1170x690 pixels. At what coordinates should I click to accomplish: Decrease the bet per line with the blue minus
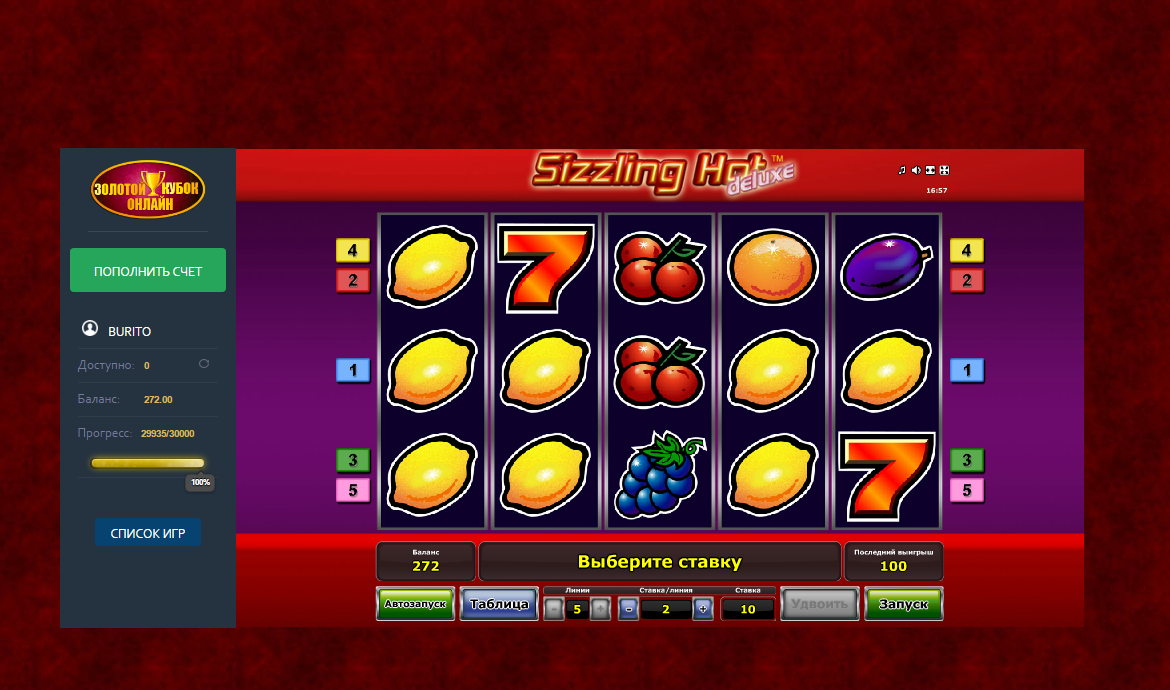[628, 608]
